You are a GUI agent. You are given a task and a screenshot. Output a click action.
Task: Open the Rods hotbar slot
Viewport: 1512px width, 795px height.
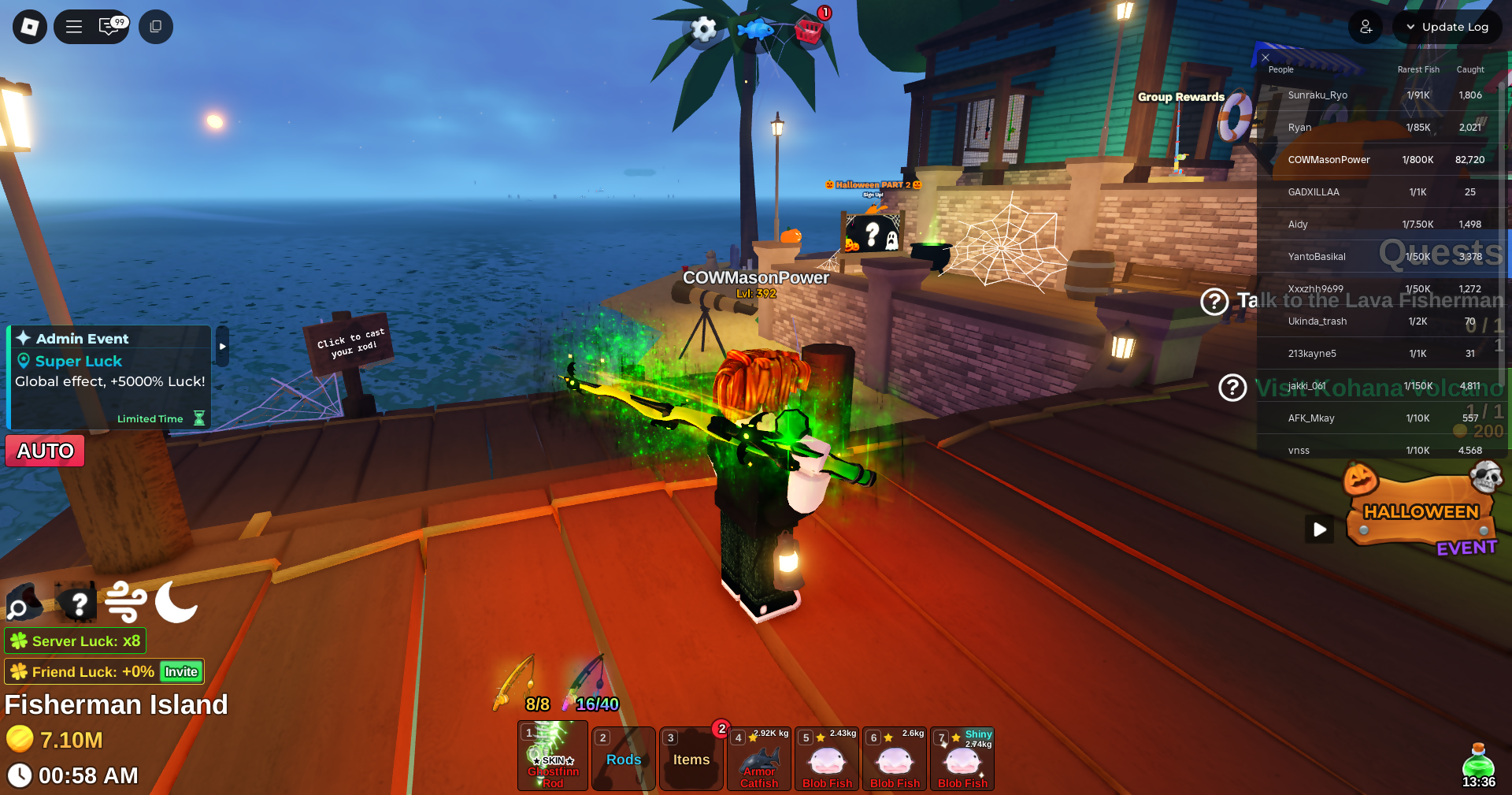tap(624, 759)
